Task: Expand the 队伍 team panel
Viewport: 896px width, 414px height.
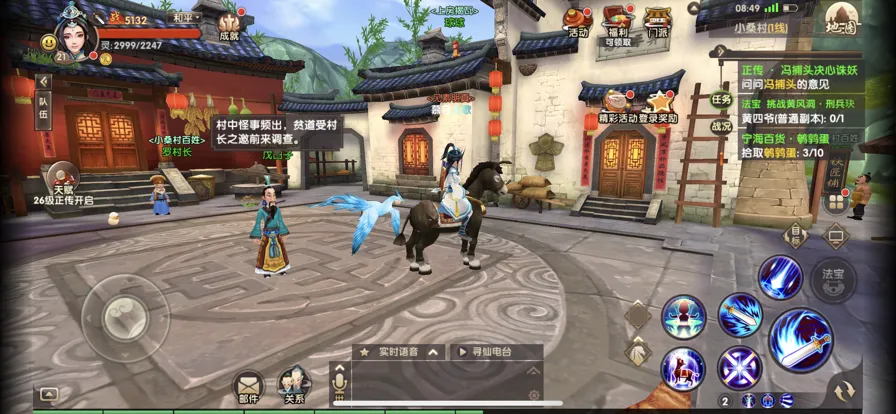Action: 43,108
